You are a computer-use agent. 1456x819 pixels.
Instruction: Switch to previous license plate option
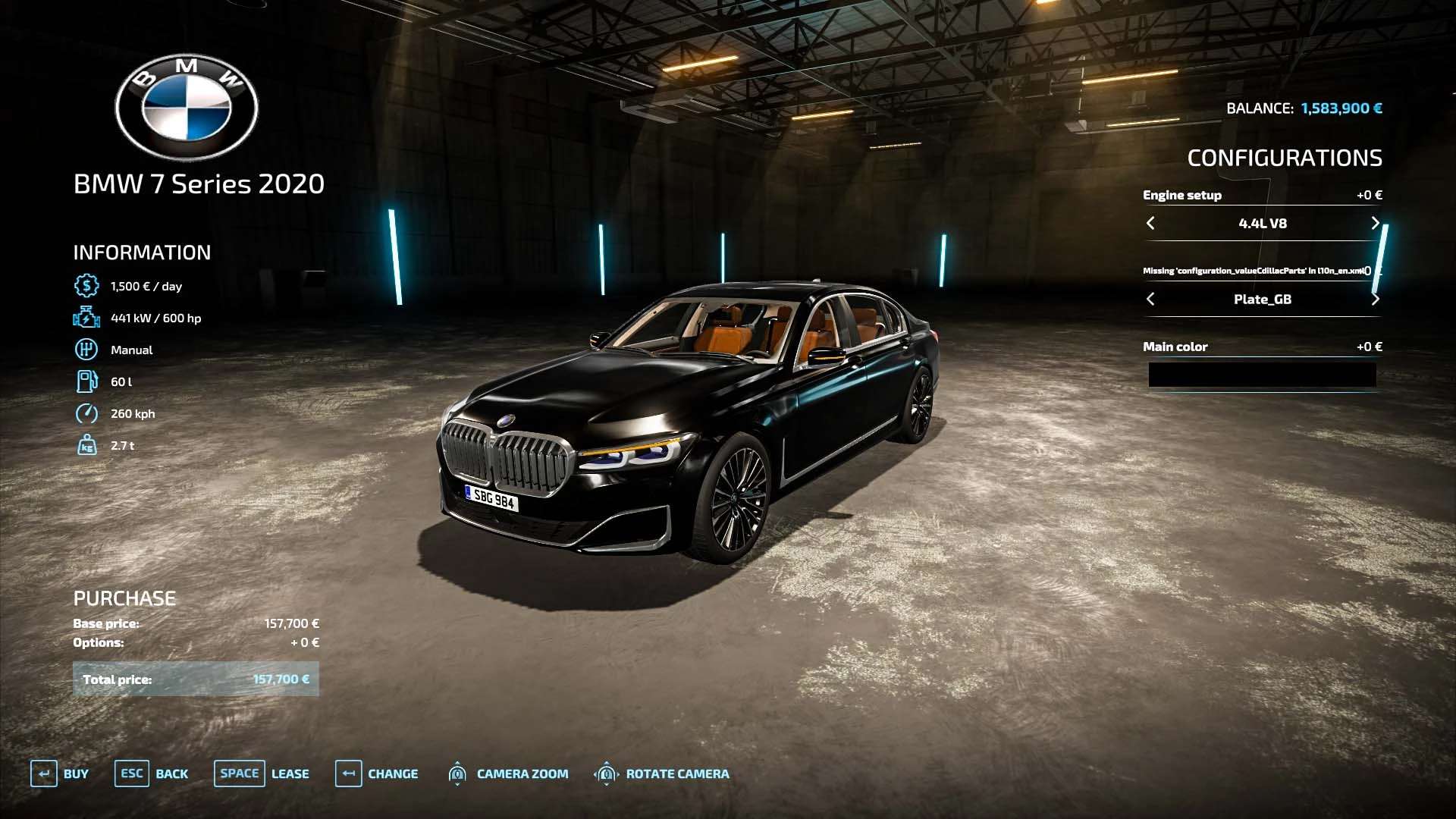pos(1150,299)
